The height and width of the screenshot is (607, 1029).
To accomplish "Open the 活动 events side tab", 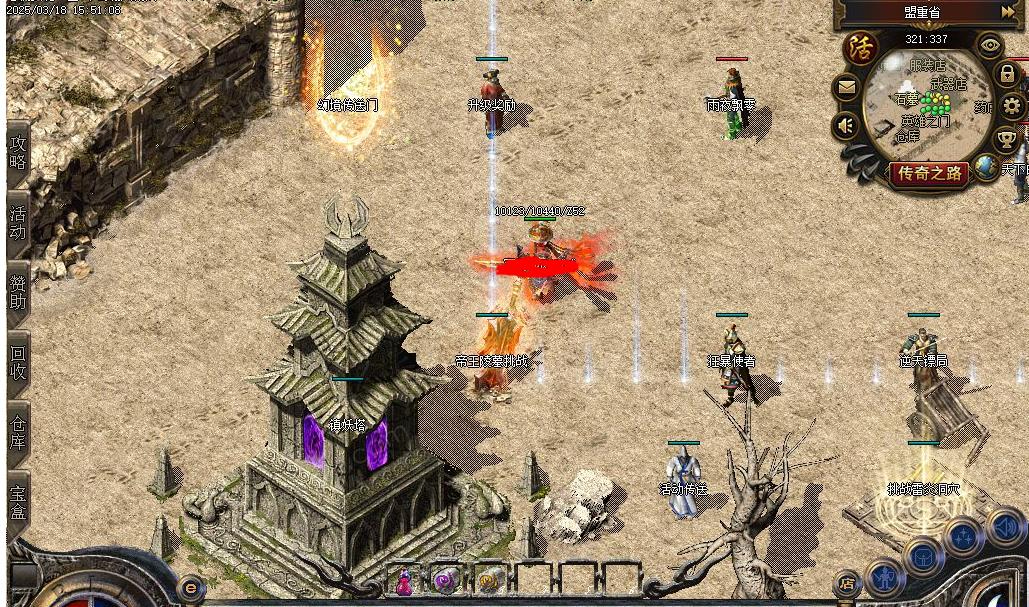I will click(x=18, y=222).
